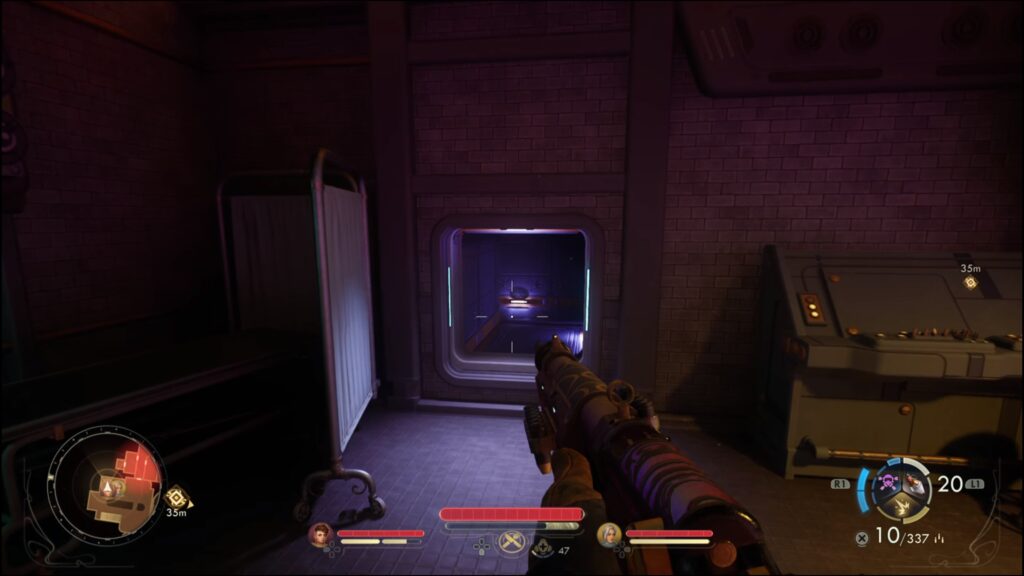Click the crossed tools icon under the health bar
This screenshot has height=576, width=1024.
coord(512,542)
